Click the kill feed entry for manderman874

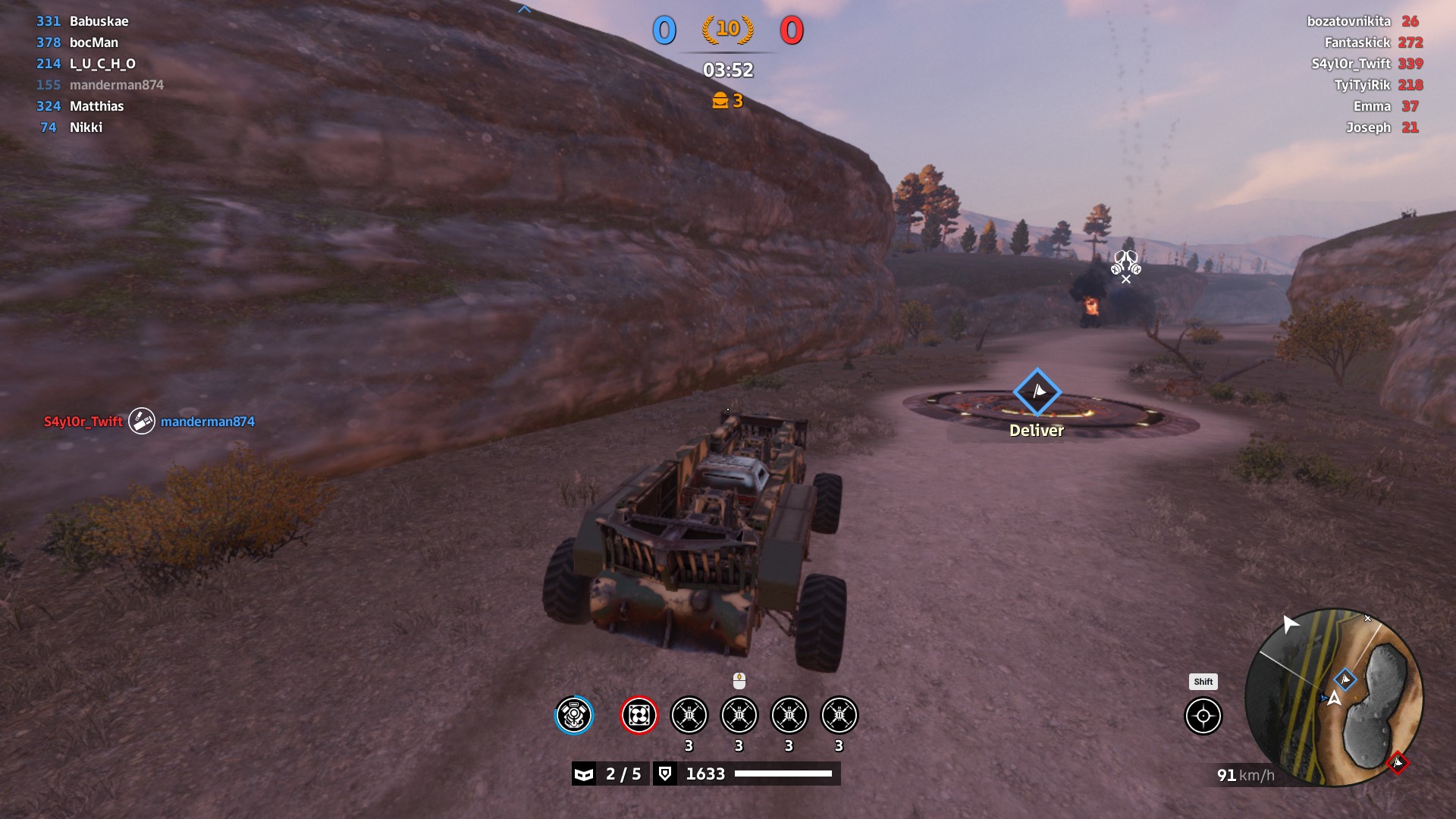tap(207, 422)
